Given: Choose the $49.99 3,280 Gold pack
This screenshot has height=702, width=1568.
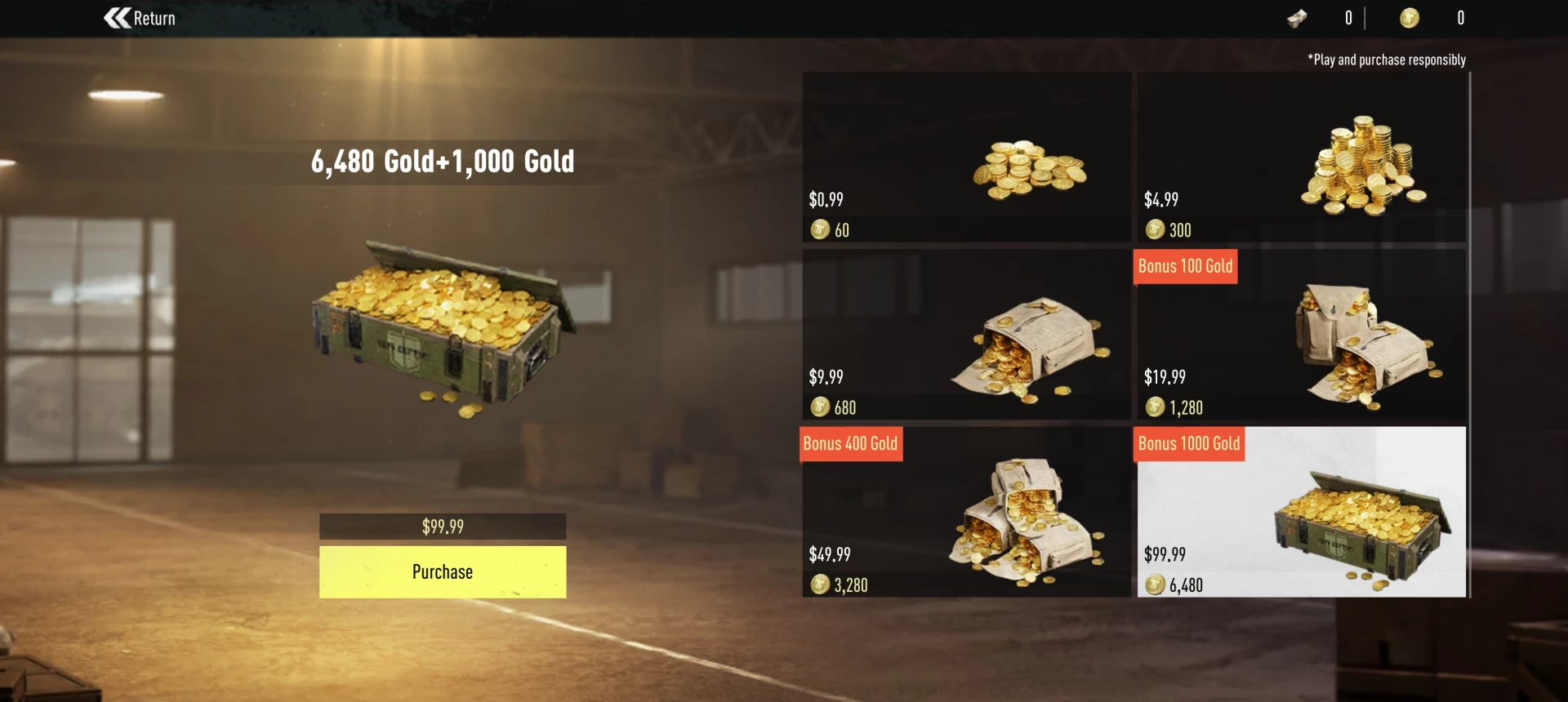Looking at the screenshot, I should pos(966,512).
